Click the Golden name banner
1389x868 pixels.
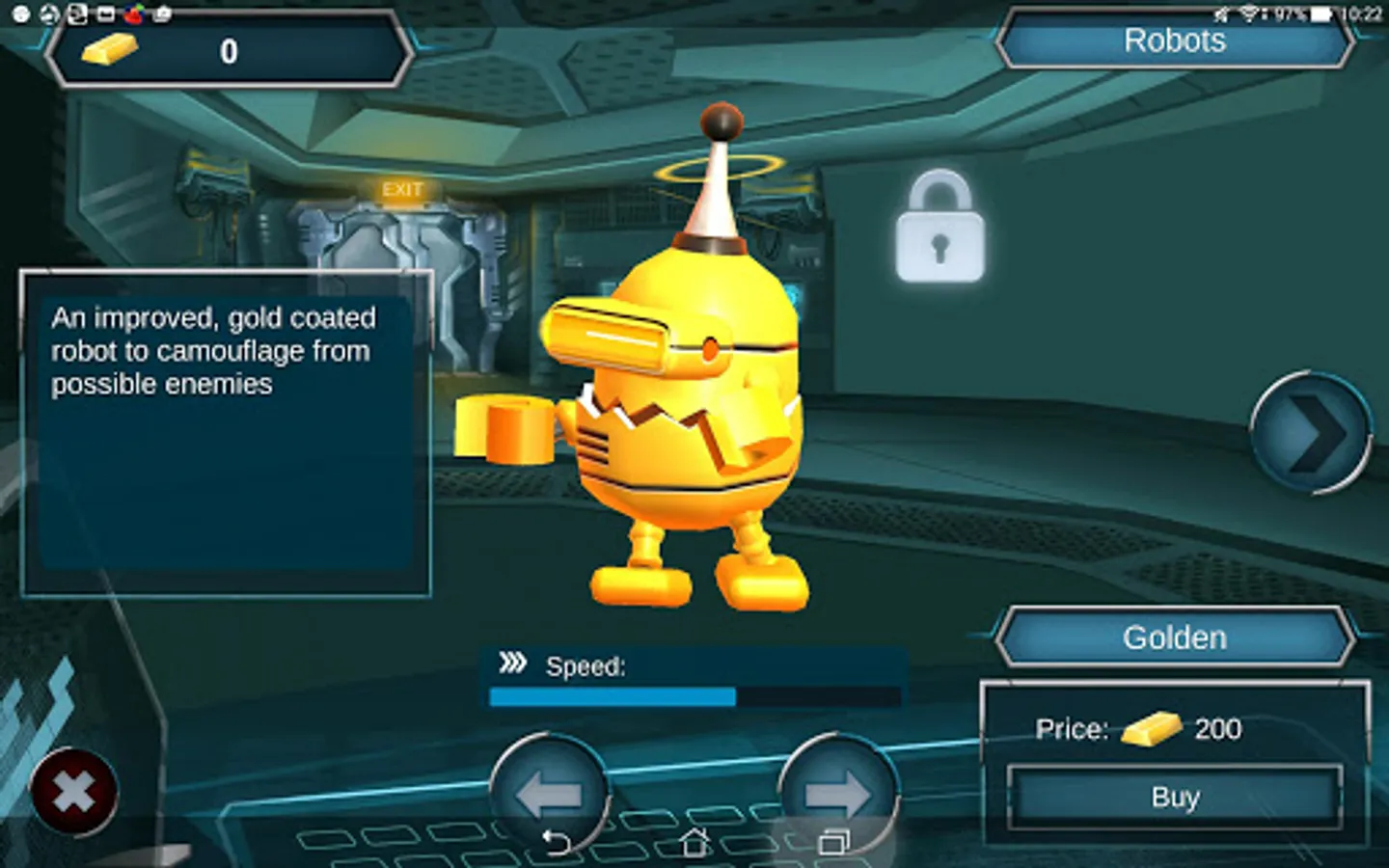(x=1174, y=637)
